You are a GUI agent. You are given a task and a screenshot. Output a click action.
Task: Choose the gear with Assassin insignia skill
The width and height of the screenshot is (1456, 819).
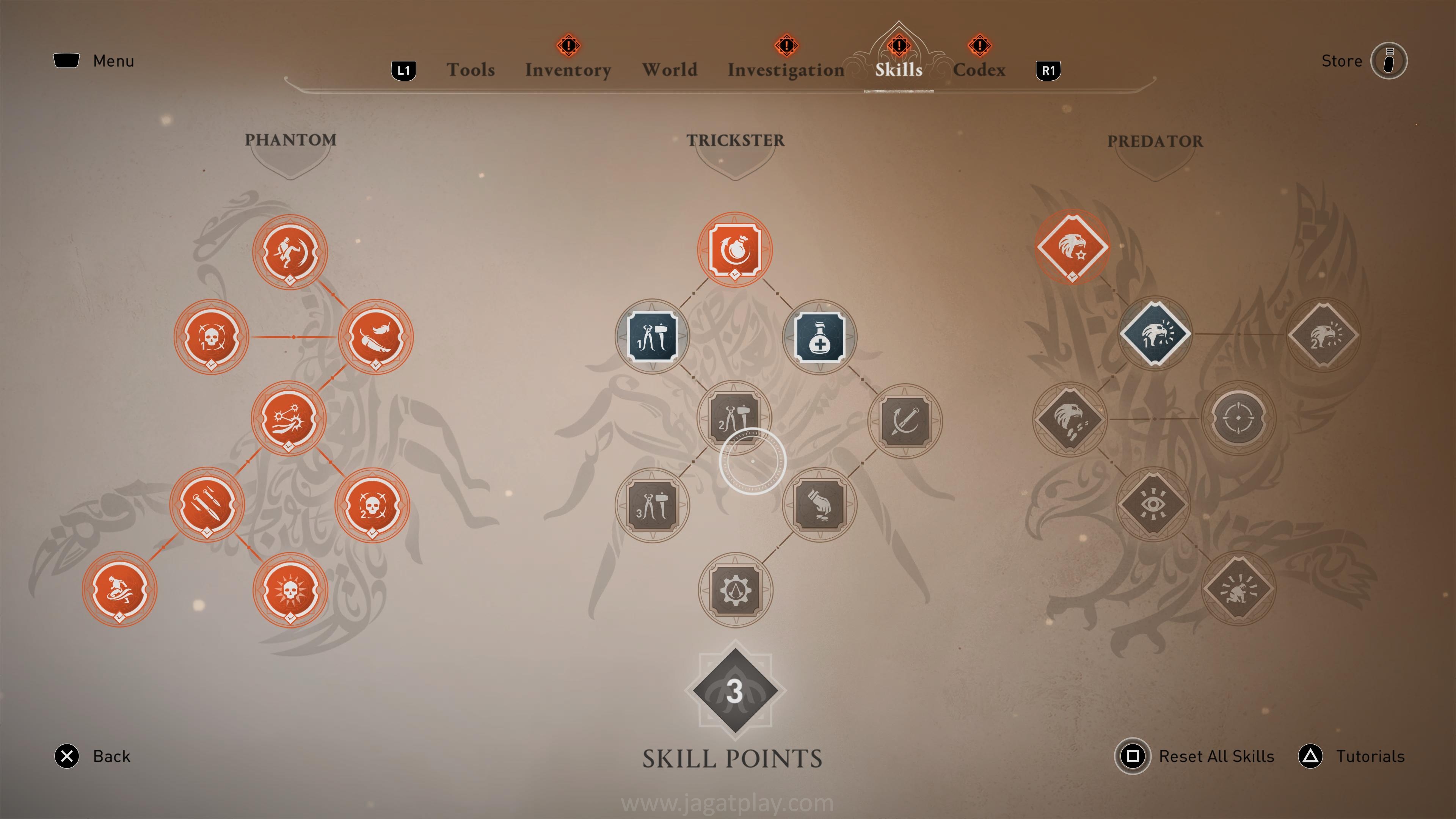(735, 590)
